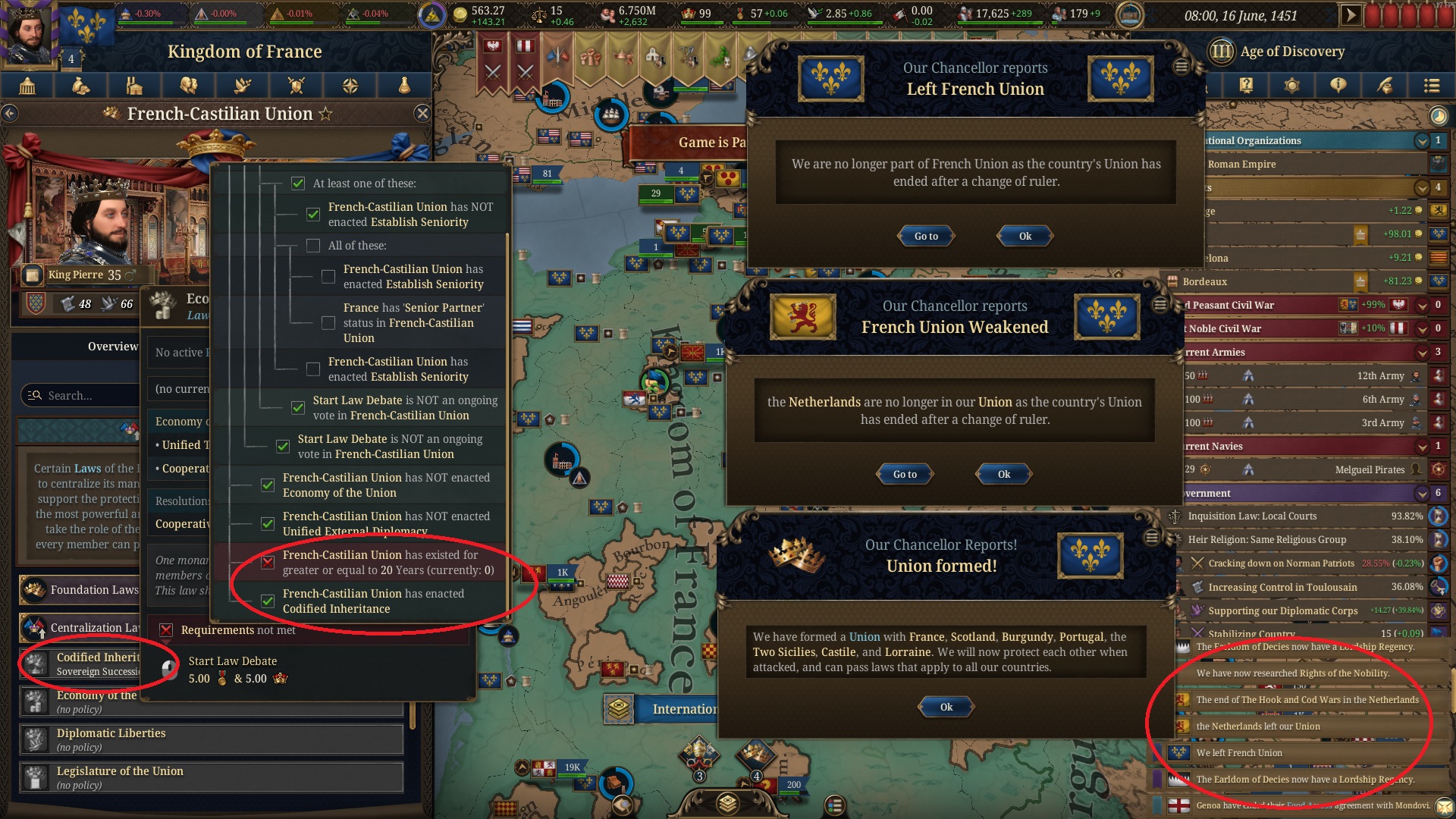1456x819 pixels.
Task: Open the settings gear icon
Action: pos(1291,86)
